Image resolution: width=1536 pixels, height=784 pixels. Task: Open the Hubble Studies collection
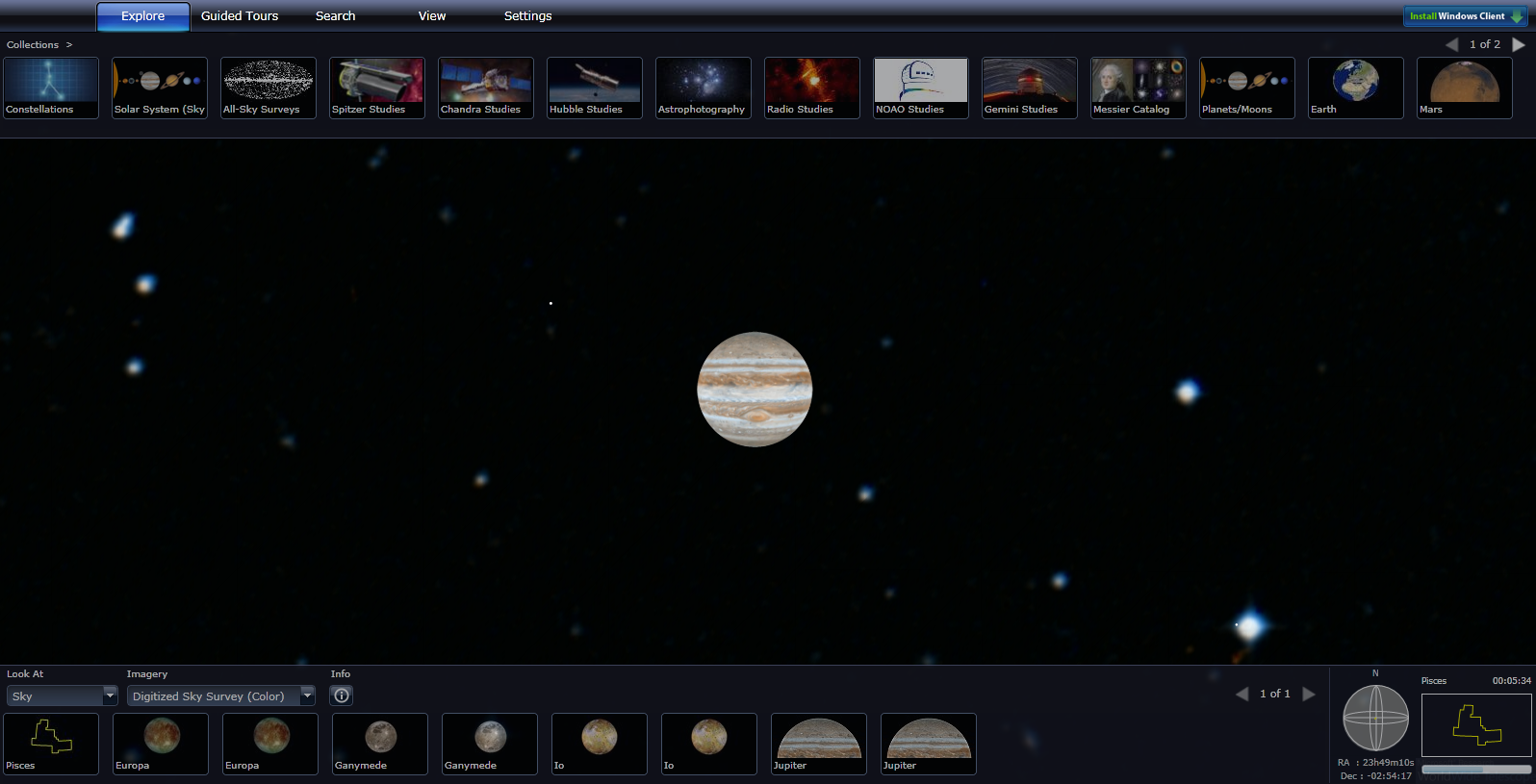[594, 88]
